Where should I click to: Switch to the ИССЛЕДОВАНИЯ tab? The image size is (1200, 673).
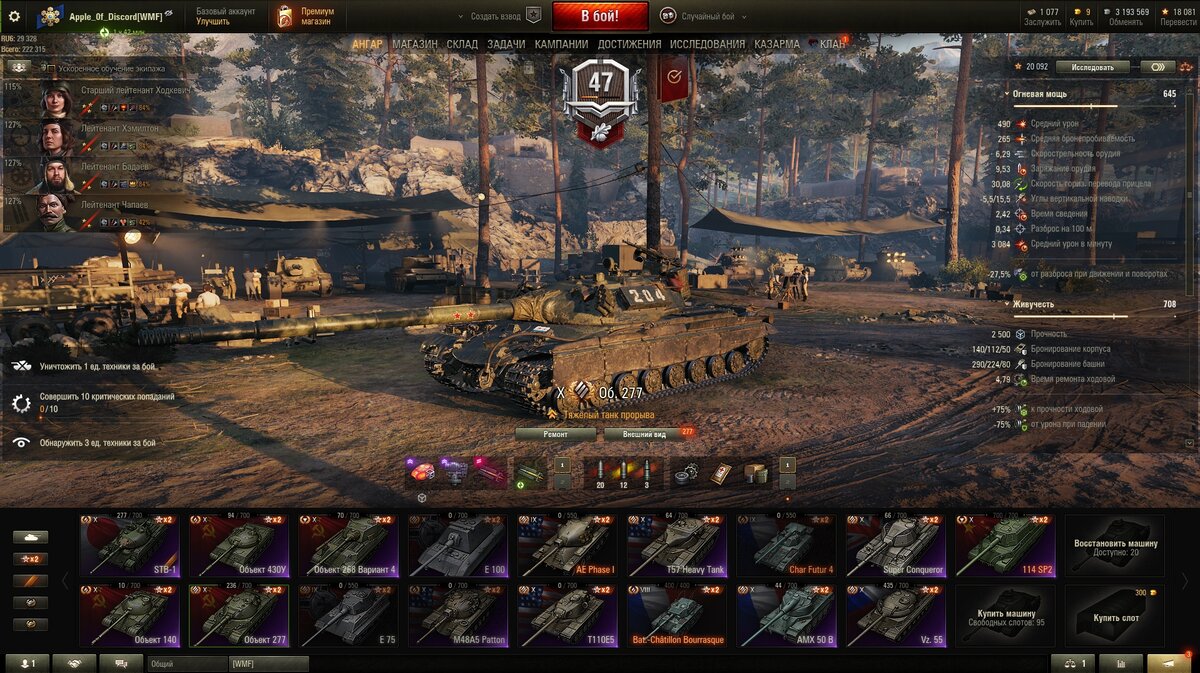(707, 45)
